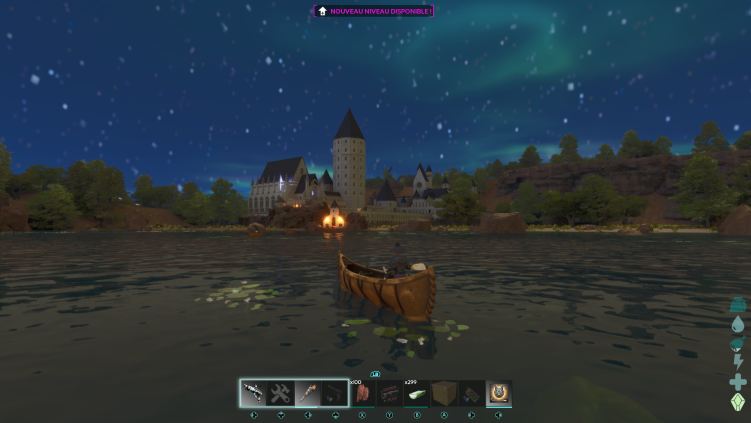This screenshot has height=423, width=751.
Task: Use the raw meat stack slot
Action: pyautogui.click(x=362, y=393)
